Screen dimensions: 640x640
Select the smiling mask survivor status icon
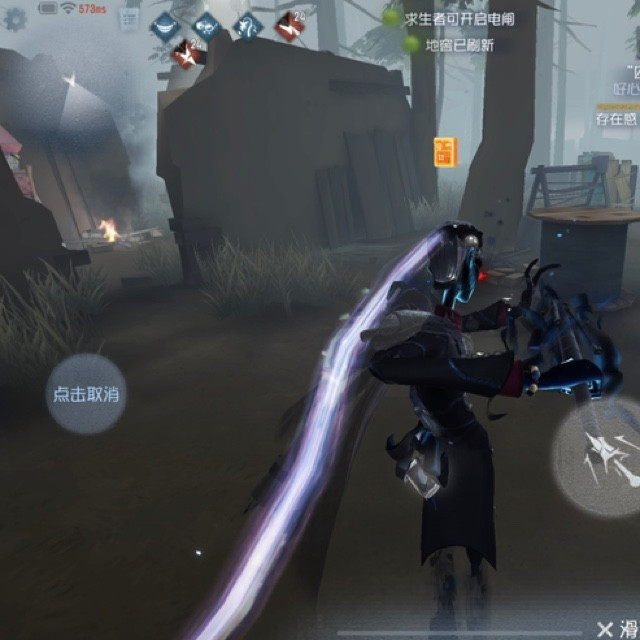[164, 27]
